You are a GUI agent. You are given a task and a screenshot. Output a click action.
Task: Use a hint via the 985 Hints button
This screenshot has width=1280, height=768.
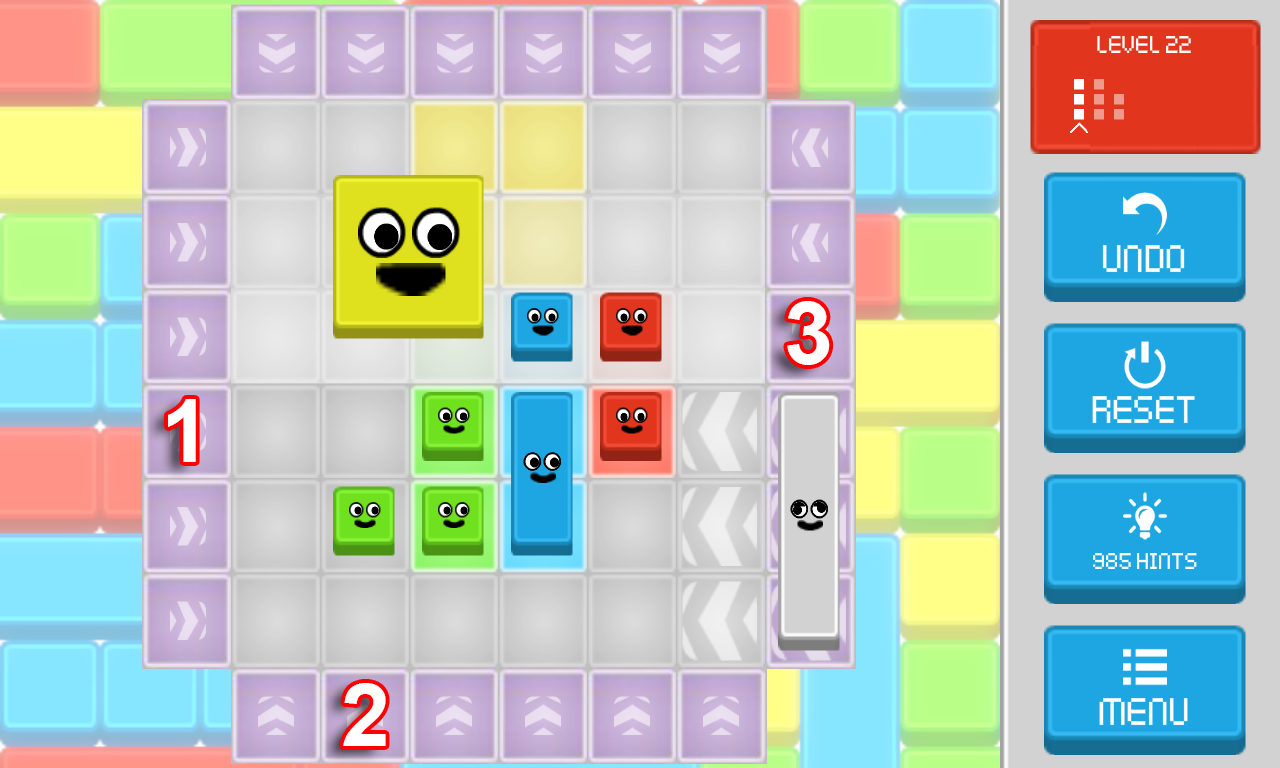click(1144, 538)
